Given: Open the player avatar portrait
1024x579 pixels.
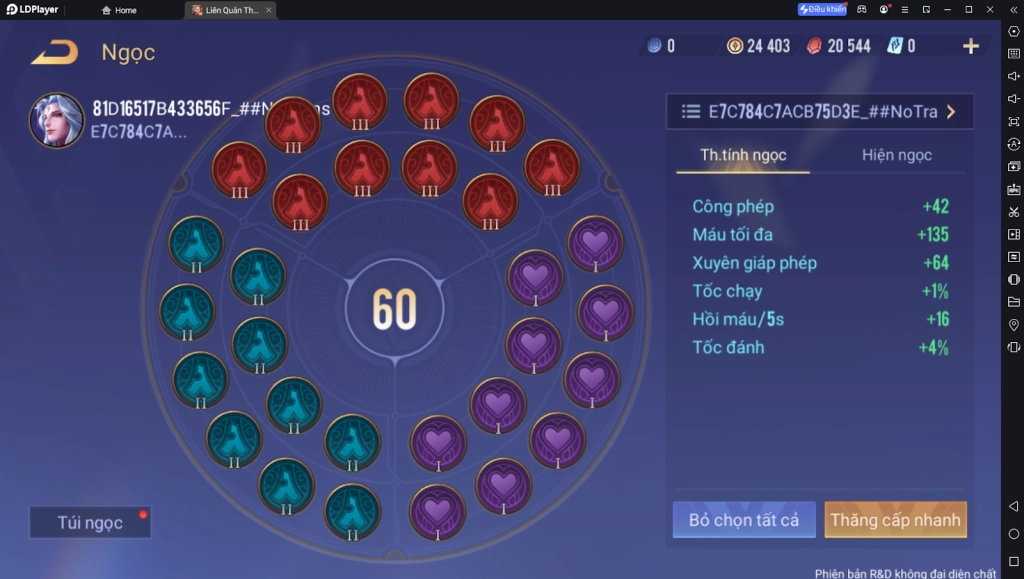Looking at the screenshot, I should coord(56,120).
